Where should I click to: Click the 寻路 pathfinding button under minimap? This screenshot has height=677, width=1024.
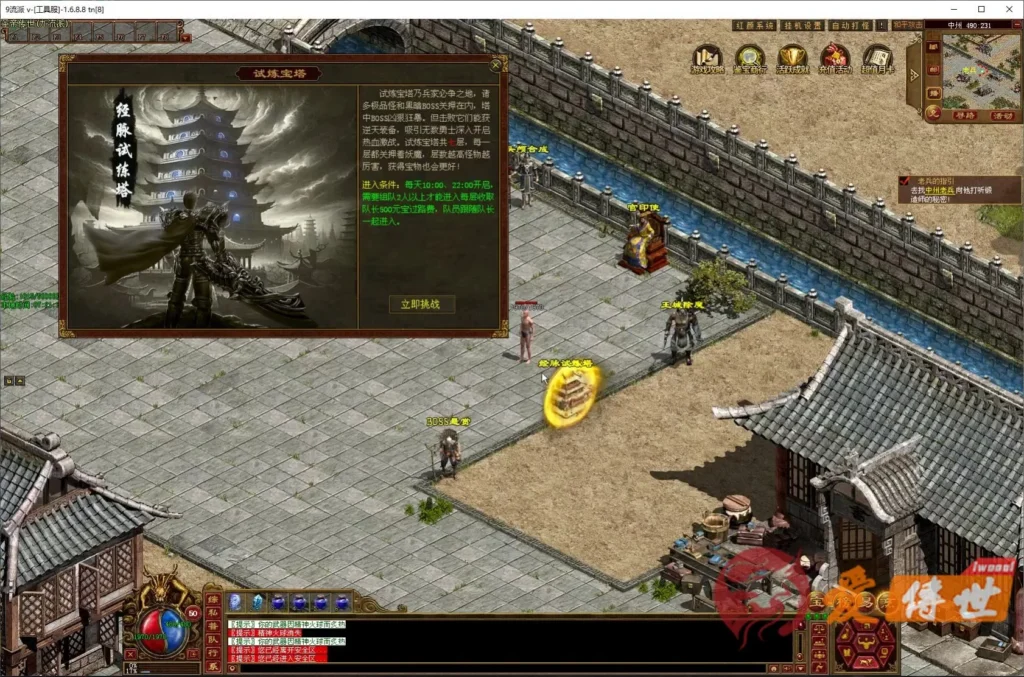pos(962,115)
